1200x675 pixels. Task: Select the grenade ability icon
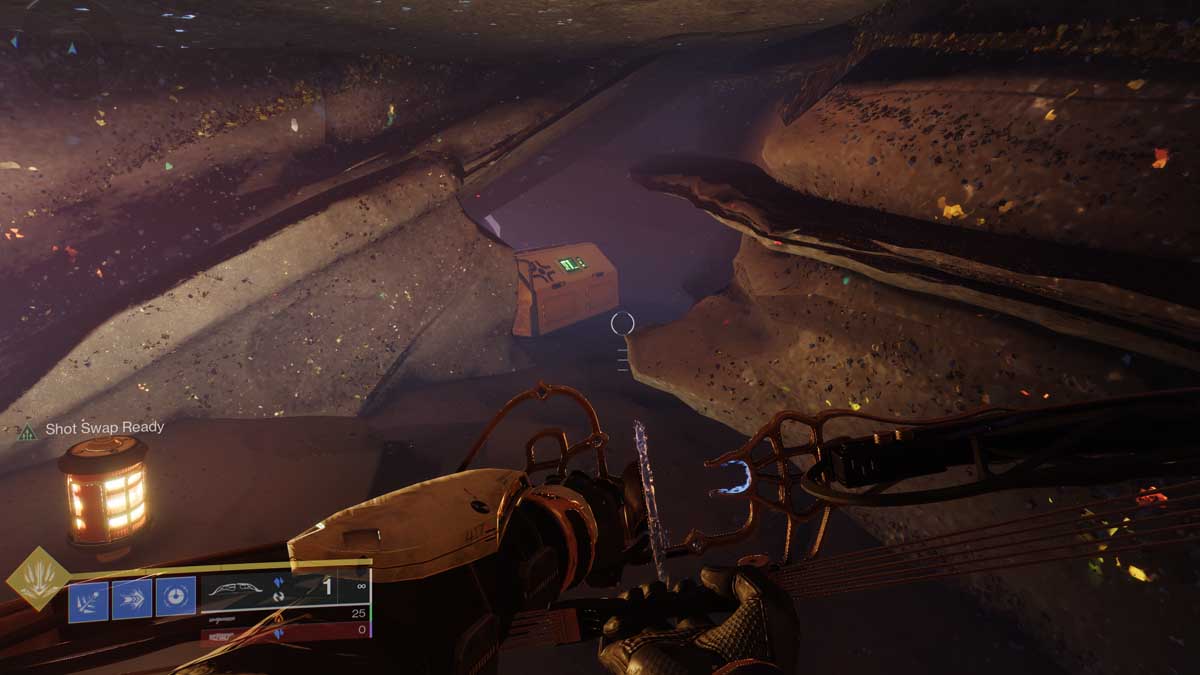88,598
